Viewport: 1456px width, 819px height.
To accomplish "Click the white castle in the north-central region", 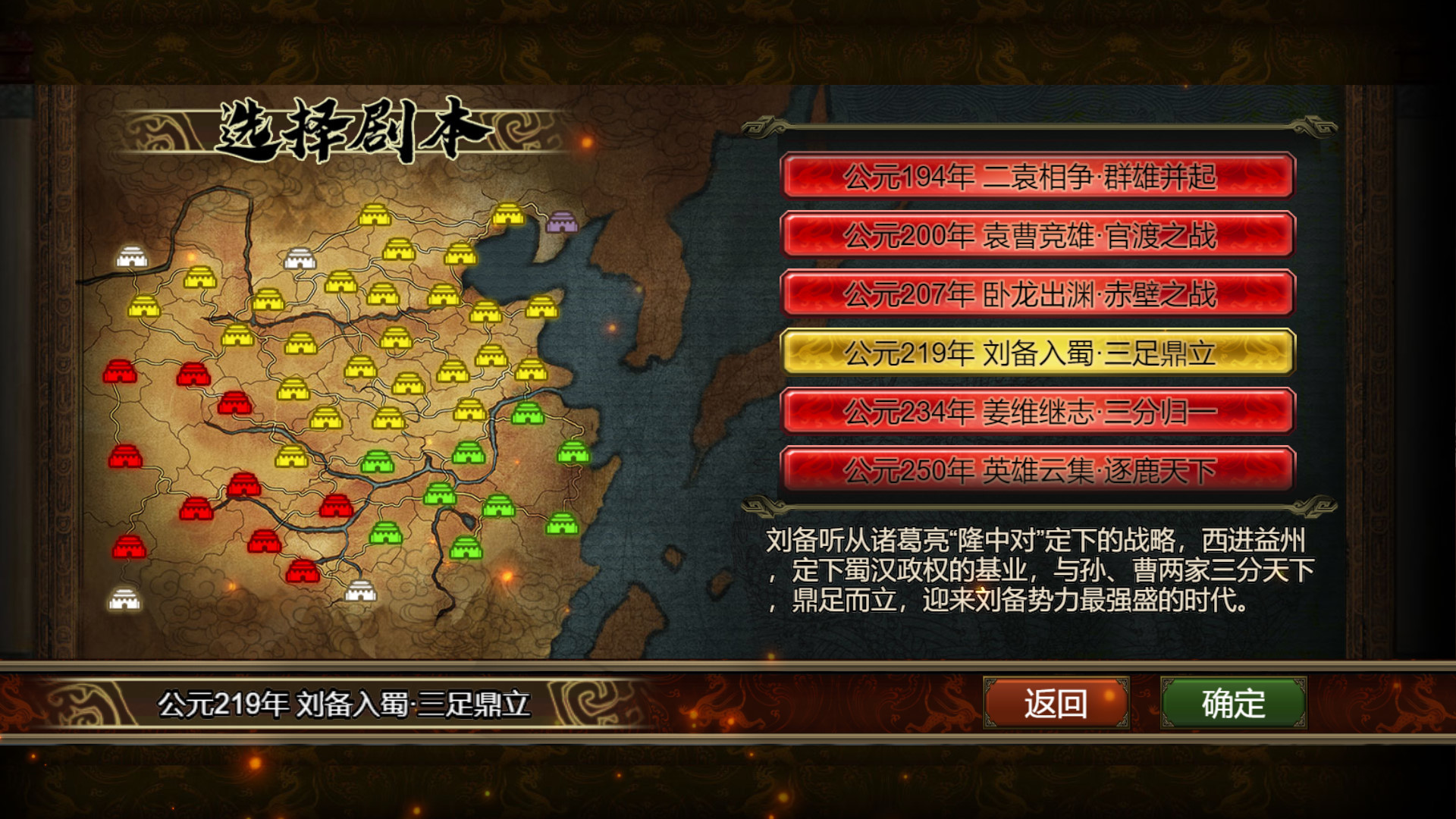I will pyautogui.click(x=300, y=258).
